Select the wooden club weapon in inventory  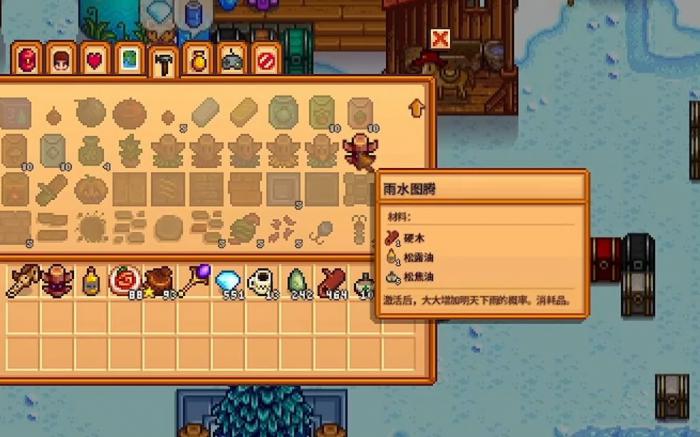pos(23,282)
